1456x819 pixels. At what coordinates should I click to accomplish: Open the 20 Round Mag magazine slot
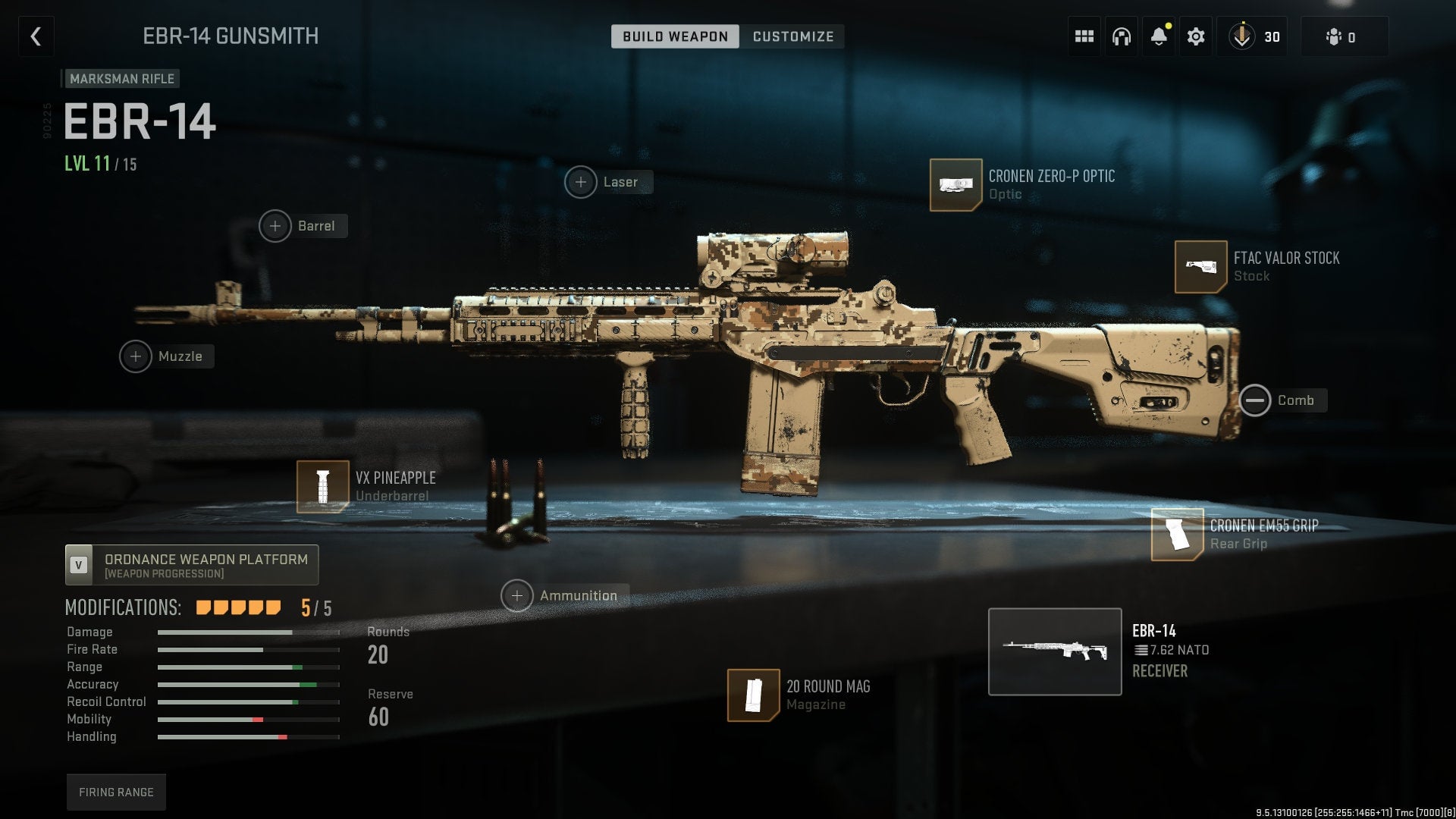755,695
